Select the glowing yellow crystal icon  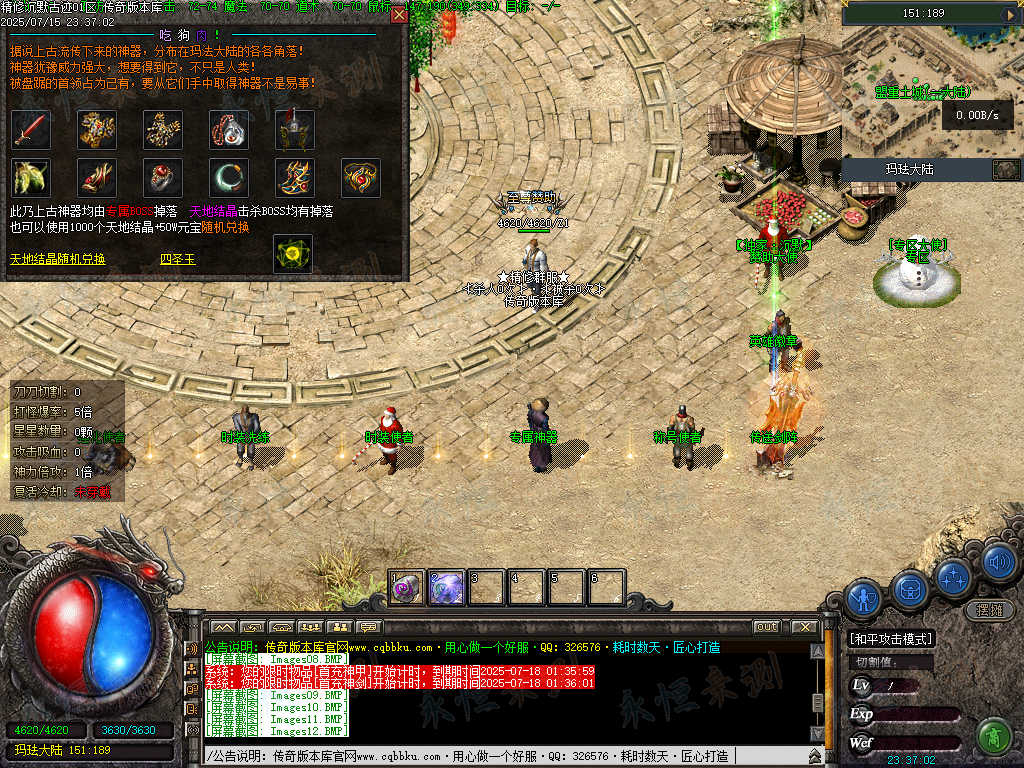click(293, 253)
